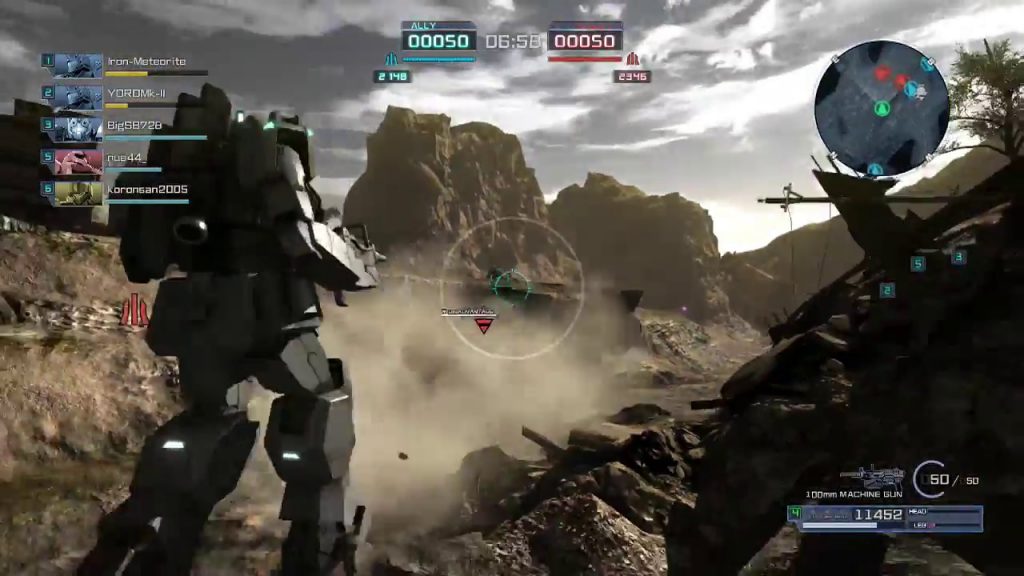Image resolution: width=1024 pixels, height=576 pixels.
Task: Open the circular radar minimap
Action: coord(881,108)
